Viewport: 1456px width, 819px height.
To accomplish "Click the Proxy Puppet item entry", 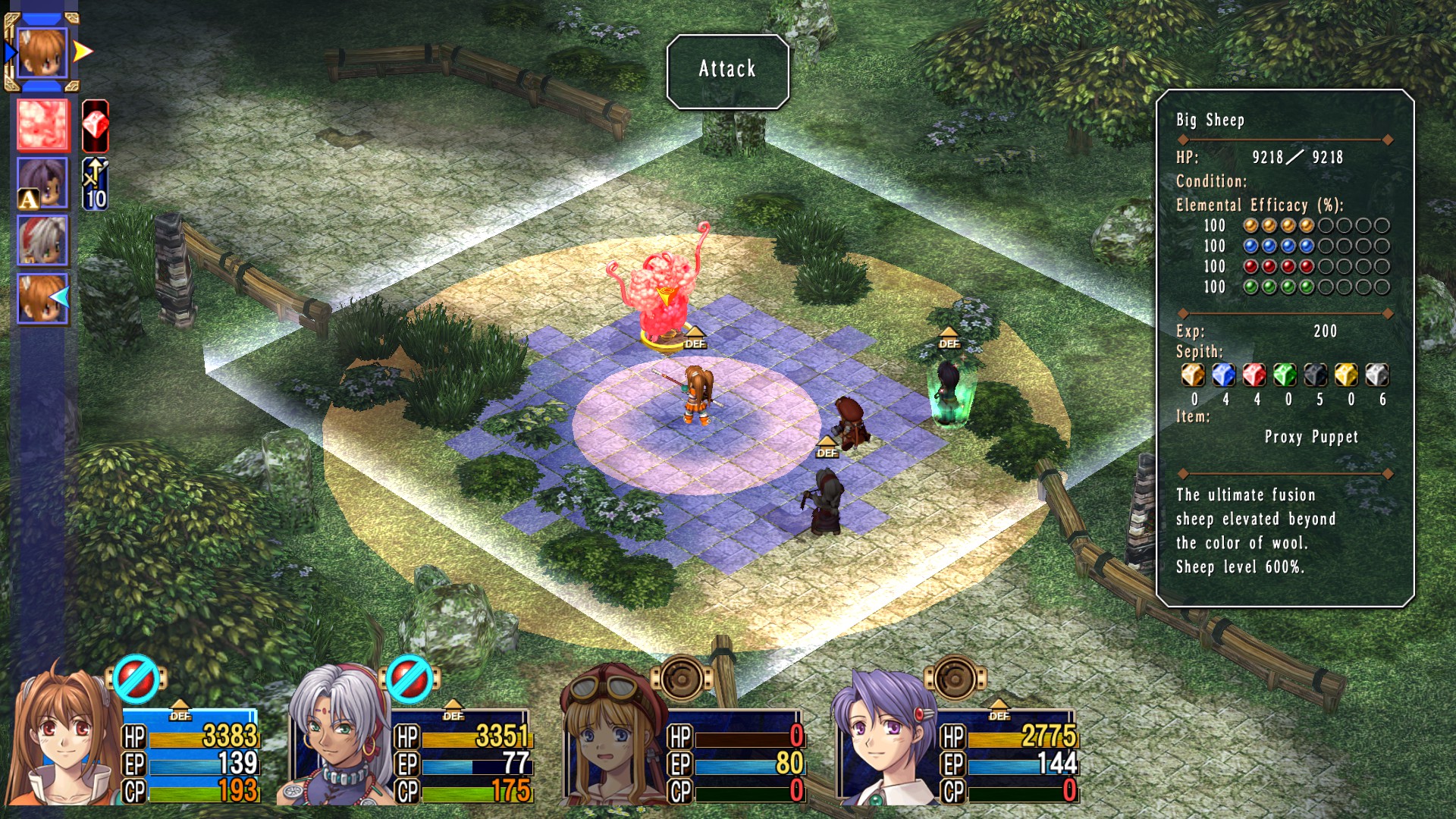I will point(1311,437).
